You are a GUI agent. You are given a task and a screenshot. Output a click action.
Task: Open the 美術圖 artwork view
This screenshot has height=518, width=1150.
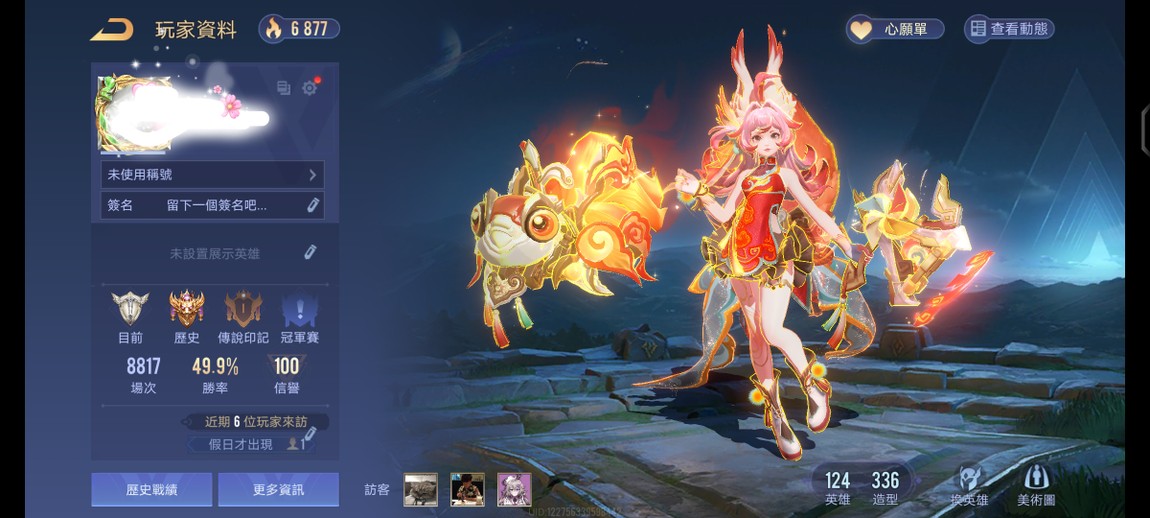coord(1035,487)
